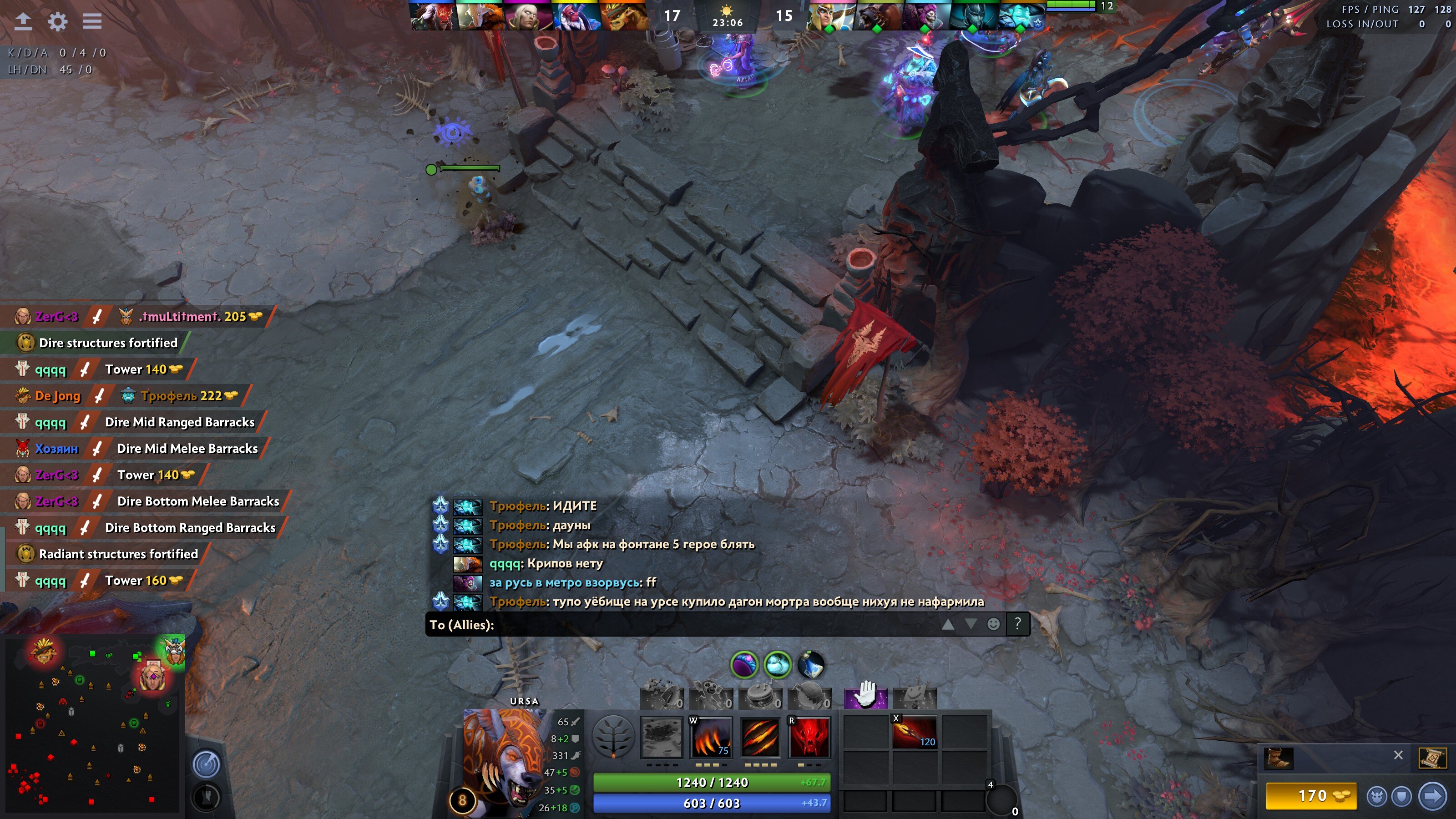Cast the Earthshock ability

[x=662, y=737]
